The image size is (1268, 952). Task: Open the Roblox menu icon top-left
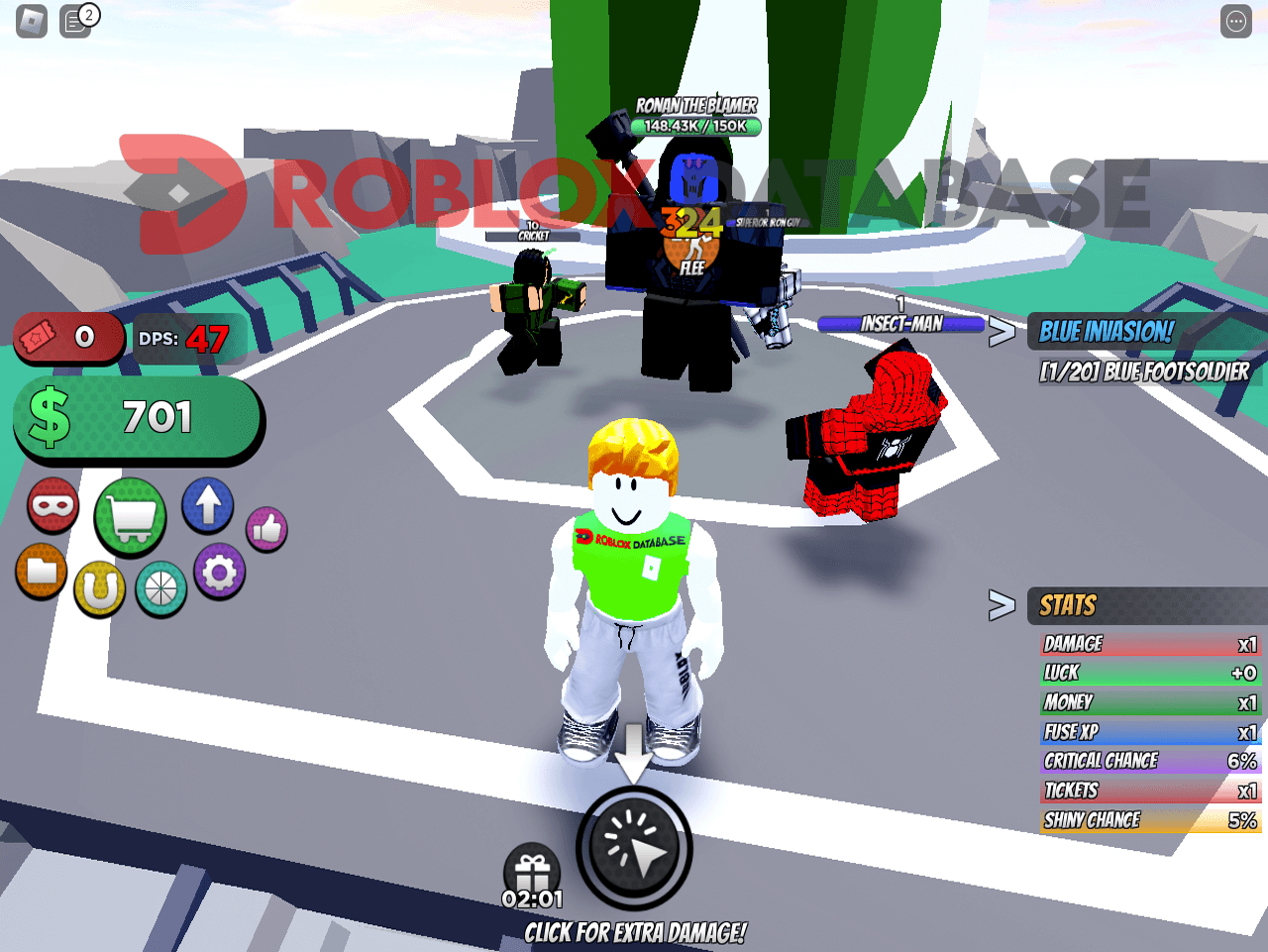[x=30, y=22]
